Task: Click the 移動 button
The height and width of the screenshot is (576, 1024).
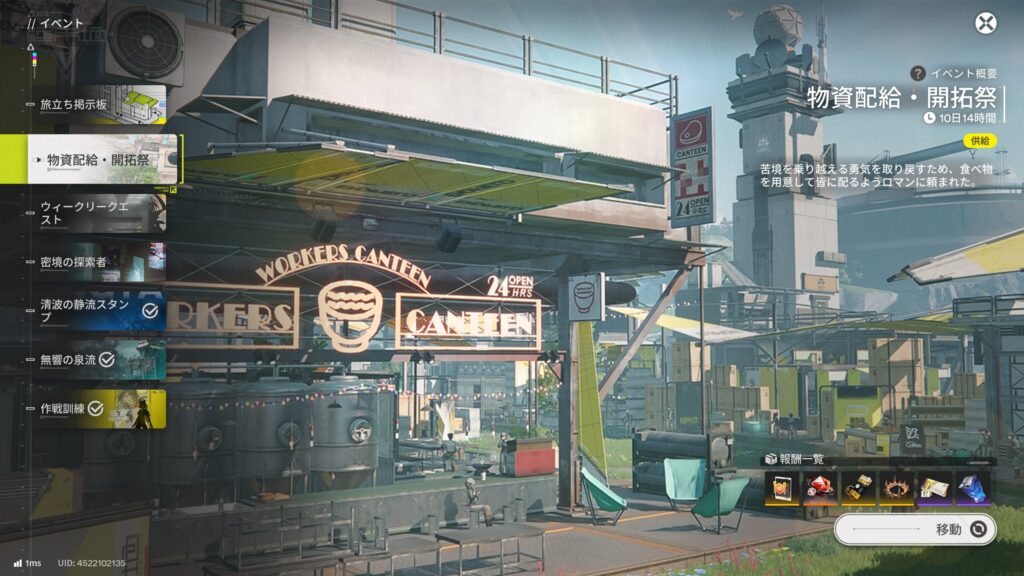Action: [x=915, y=529]
